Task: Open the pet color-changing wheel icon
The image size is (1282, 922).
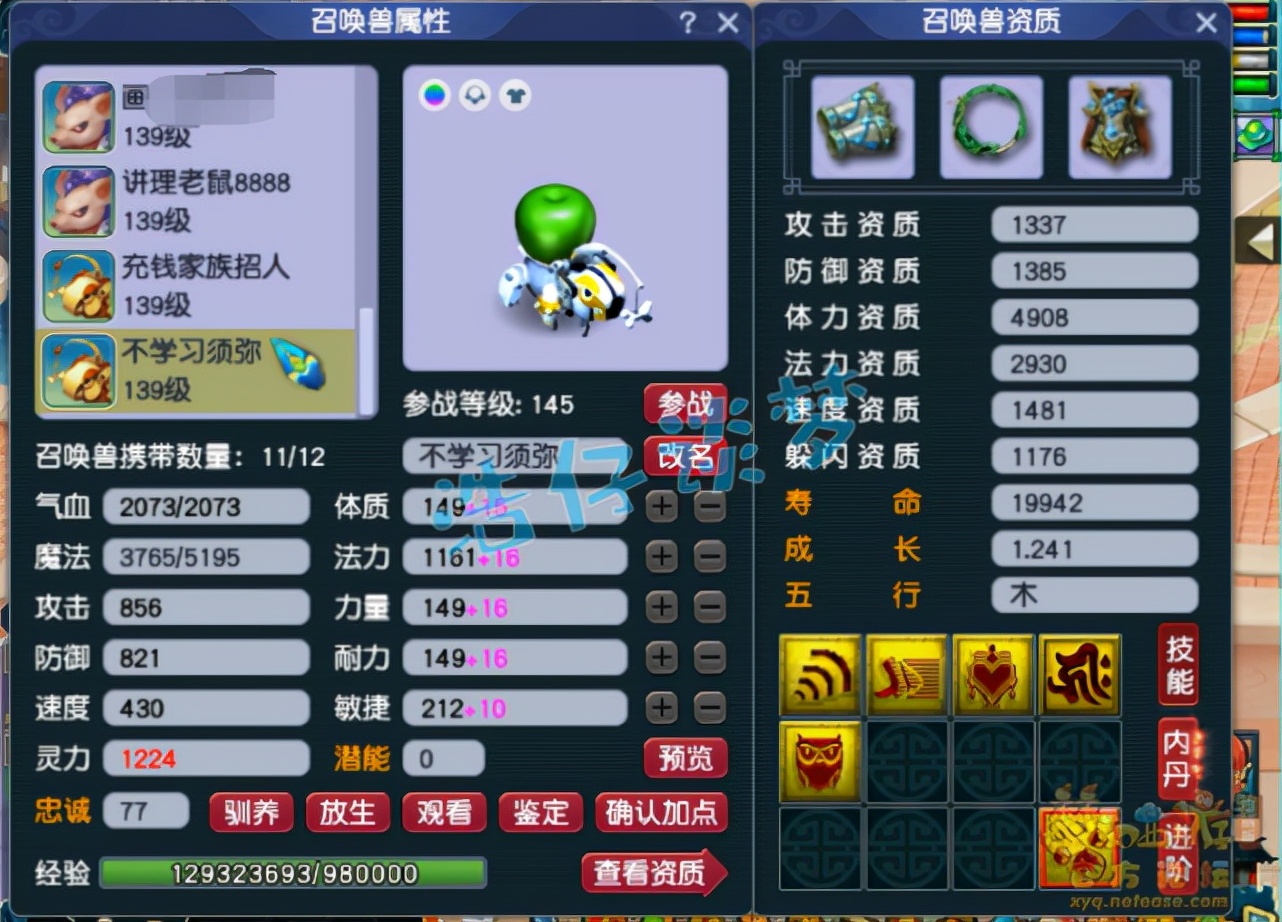Action: tap(435, 95)
